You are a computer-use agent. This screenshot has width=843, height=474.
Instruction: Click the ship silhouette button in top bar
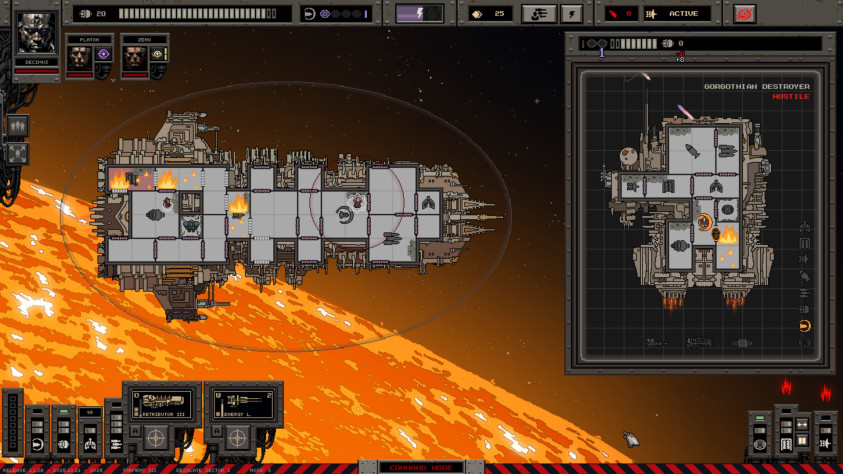coord(539,14)
